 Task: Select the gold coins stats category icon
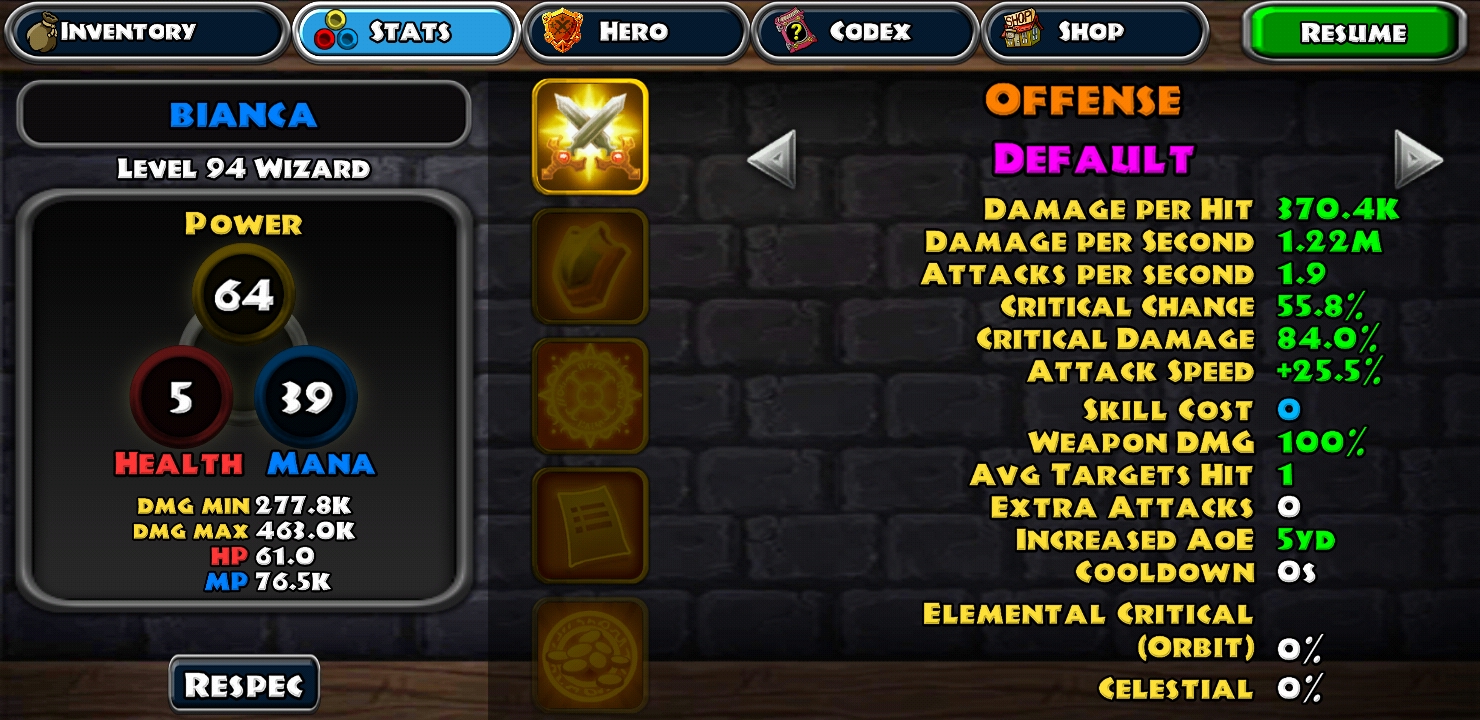[590, 652]
